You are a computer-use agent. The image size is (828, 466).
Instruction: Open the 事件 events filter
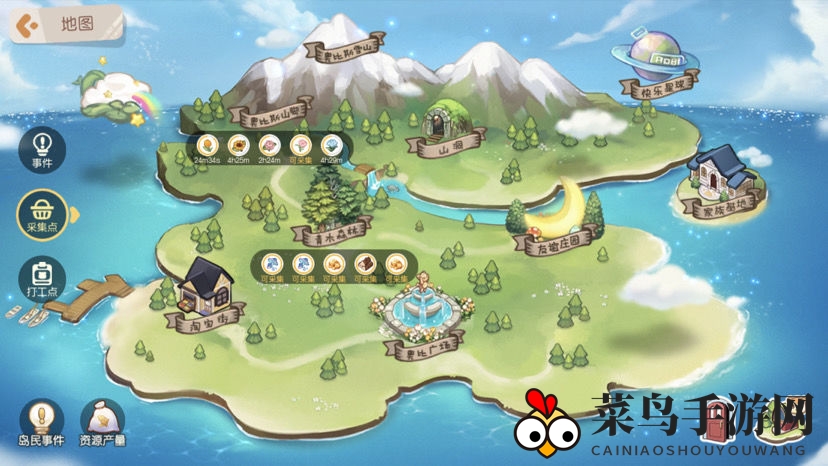pos(42,147)
